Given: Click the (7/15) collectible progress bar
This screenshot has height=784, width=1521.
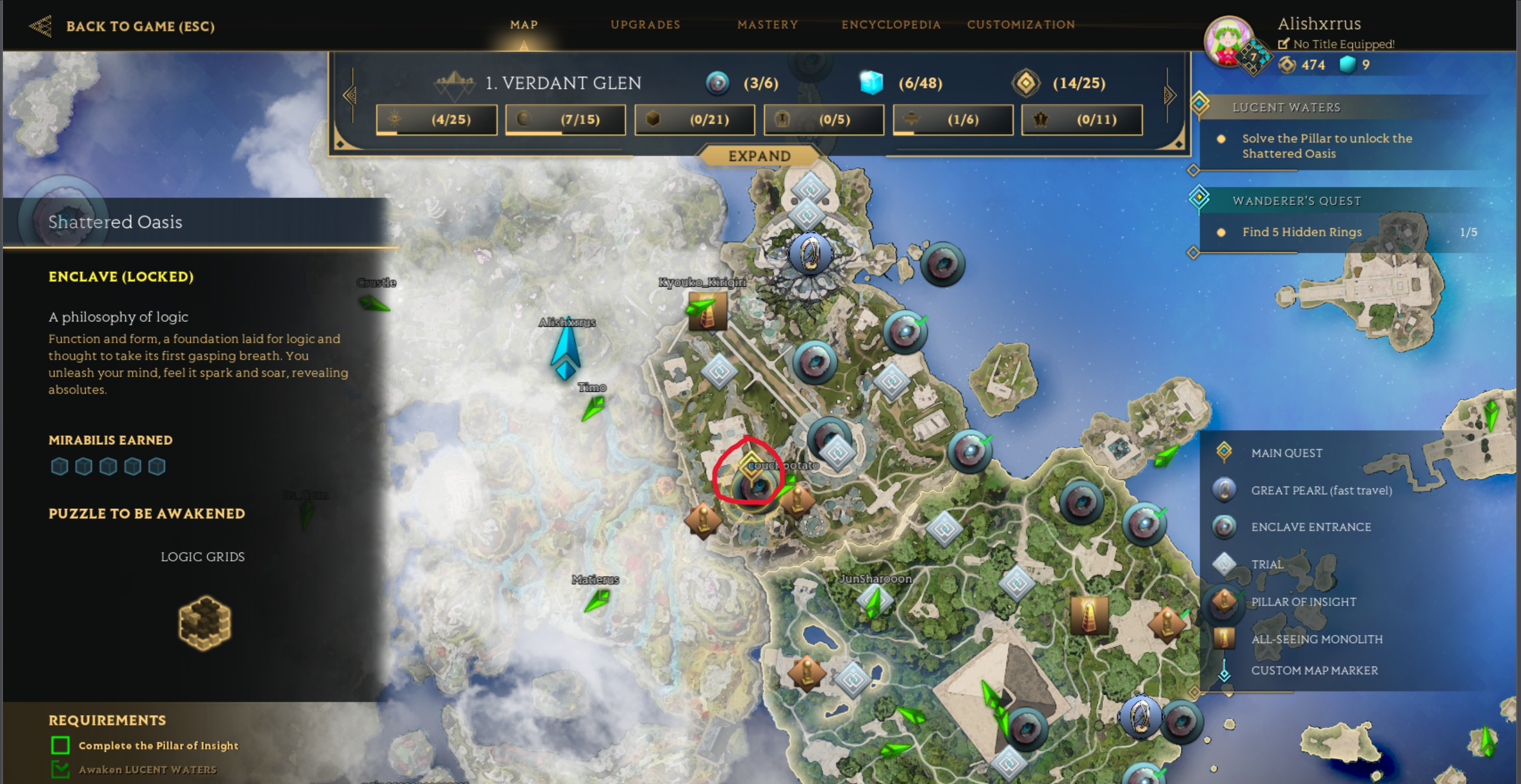Looking at the screenshot, I should tap(565, 119).
